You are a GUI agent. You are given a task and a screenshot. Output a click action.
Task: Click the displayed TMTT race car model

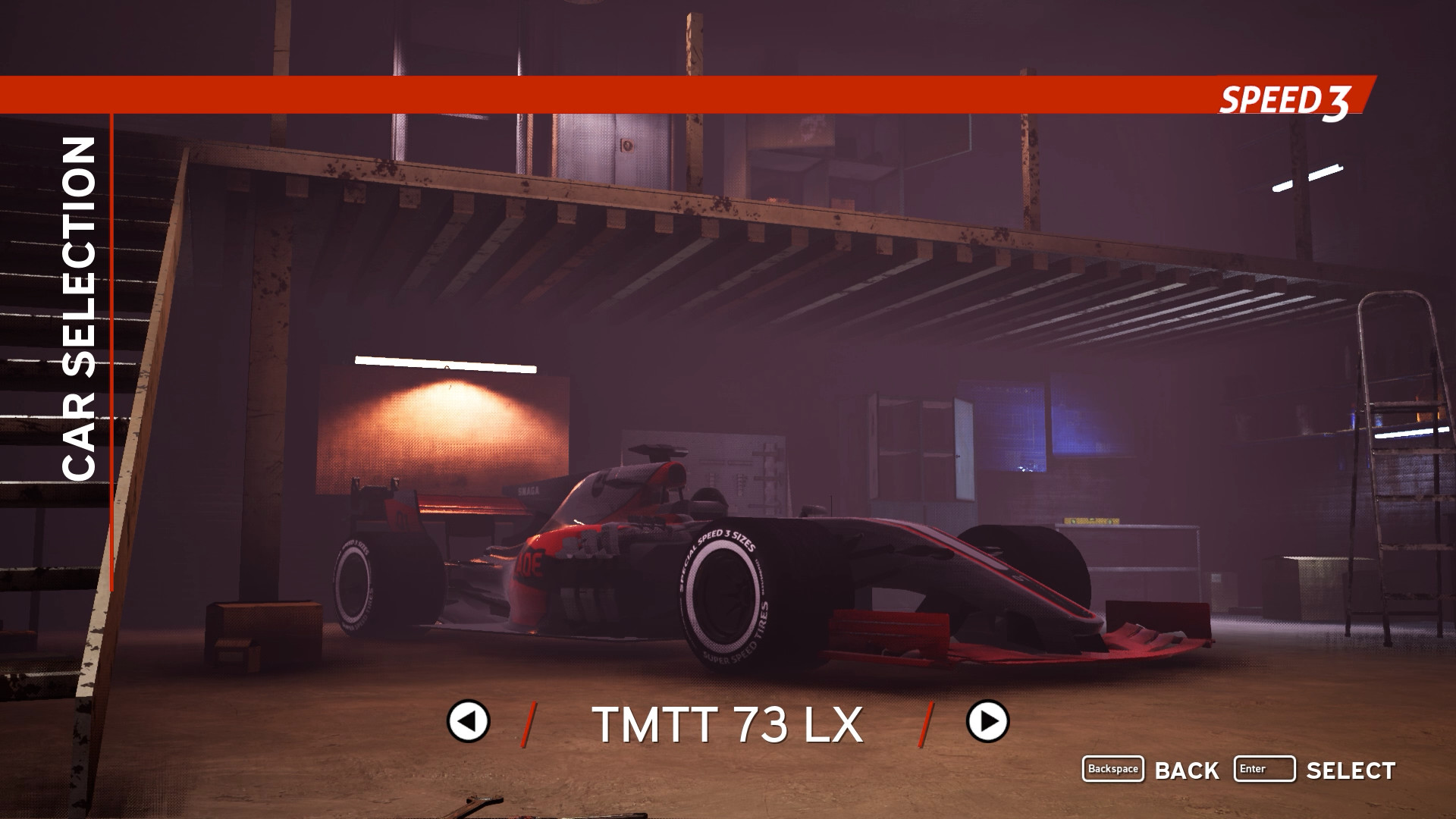point(758,554)
